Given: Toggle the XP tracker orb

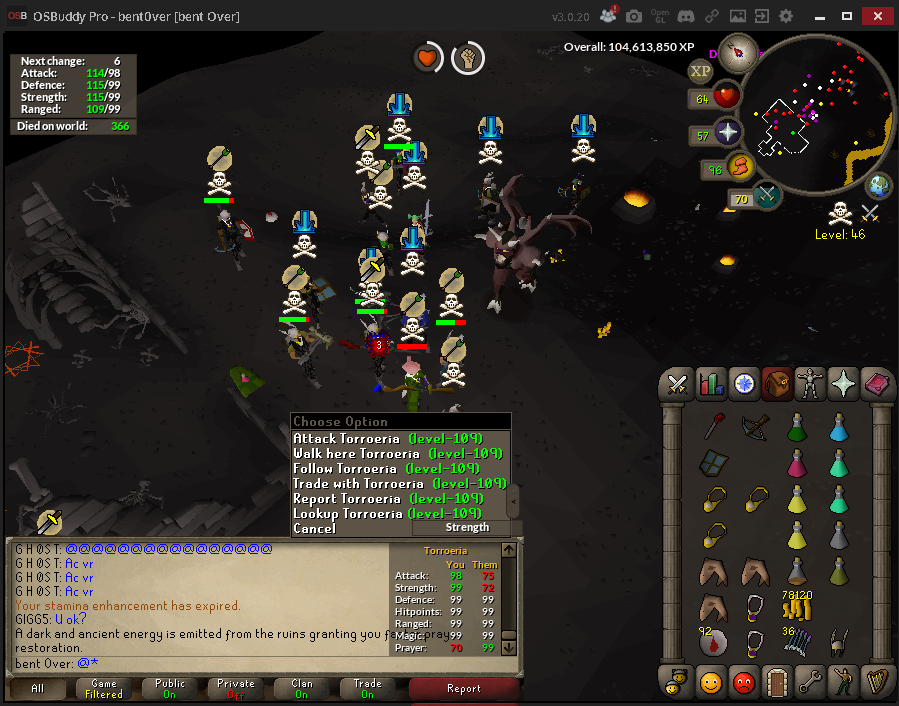Looking at the screenshot, I should tap(700, 71).
